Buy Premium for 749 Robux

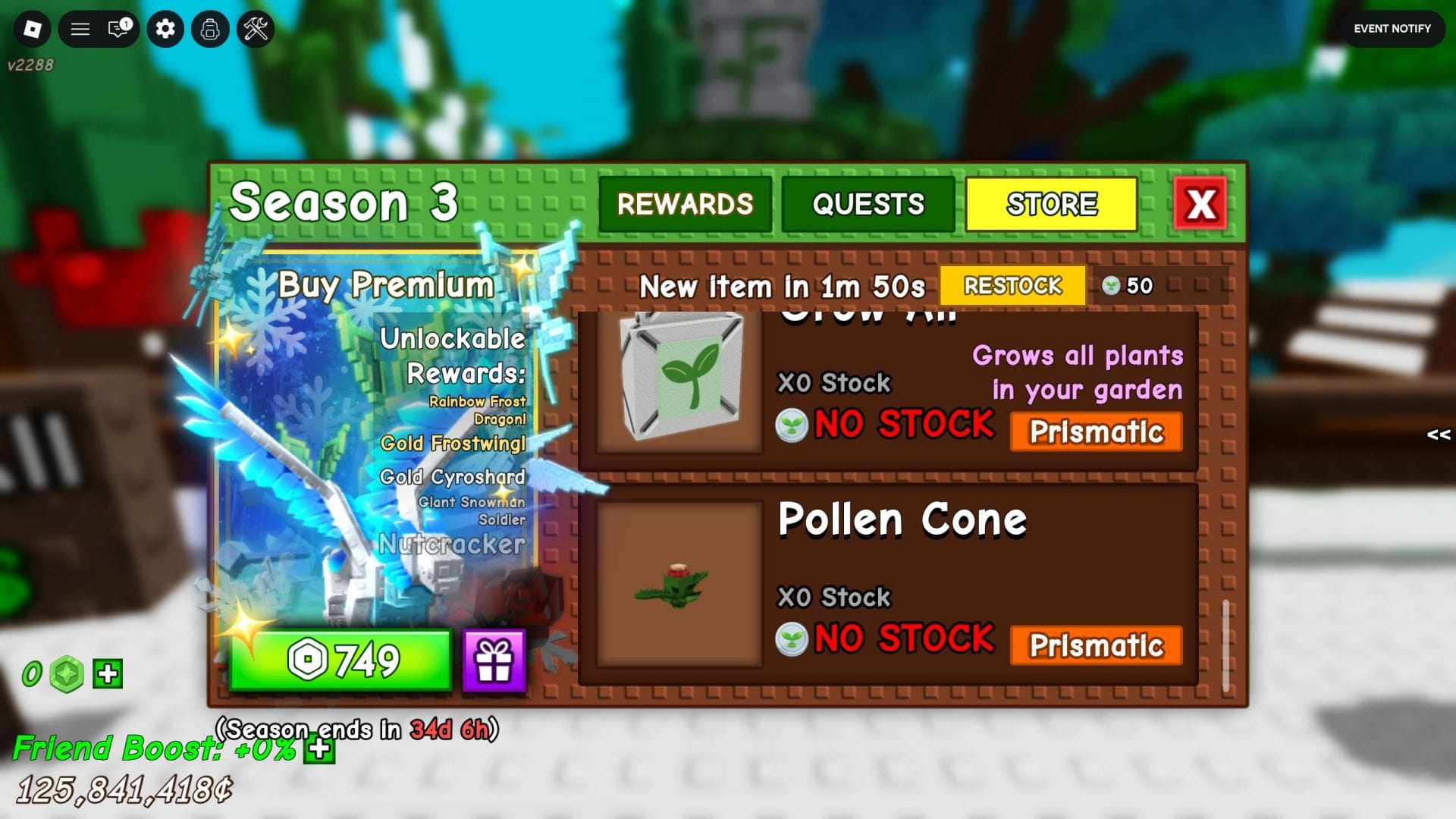pyautogui.click(x=340, y=661)
